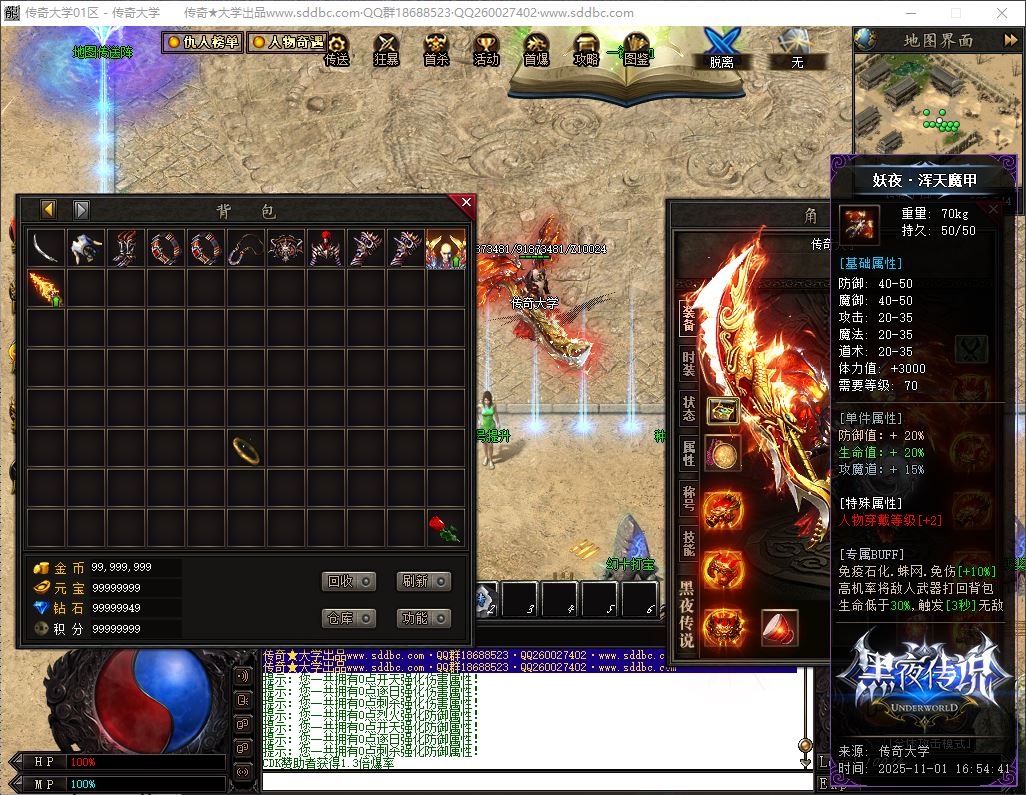
Task: Click the 脱离 escape icon
Action: 720,48
